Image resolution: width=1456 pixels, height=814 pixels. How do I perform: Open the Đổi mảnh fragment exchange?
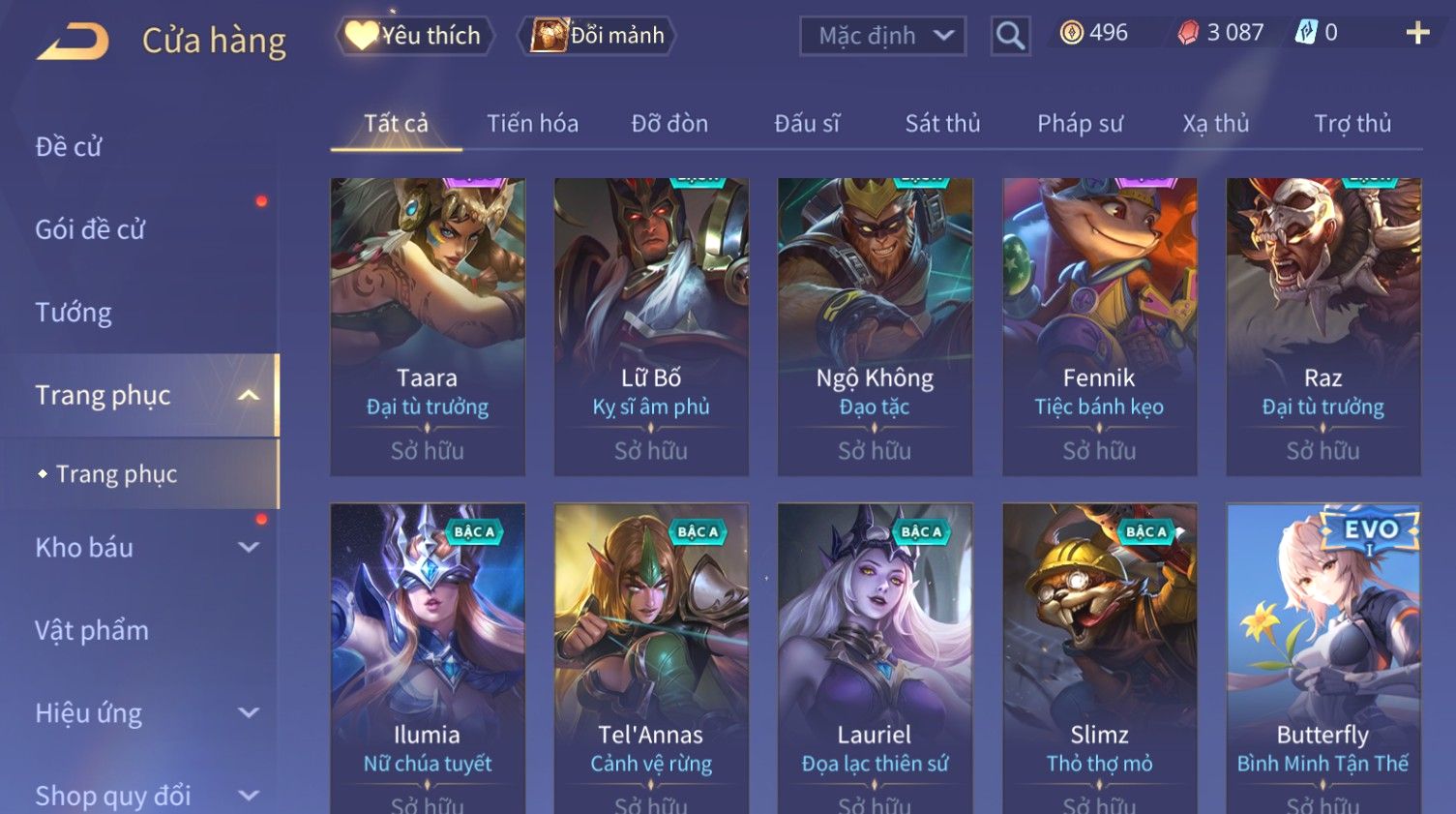pos(597,36)
